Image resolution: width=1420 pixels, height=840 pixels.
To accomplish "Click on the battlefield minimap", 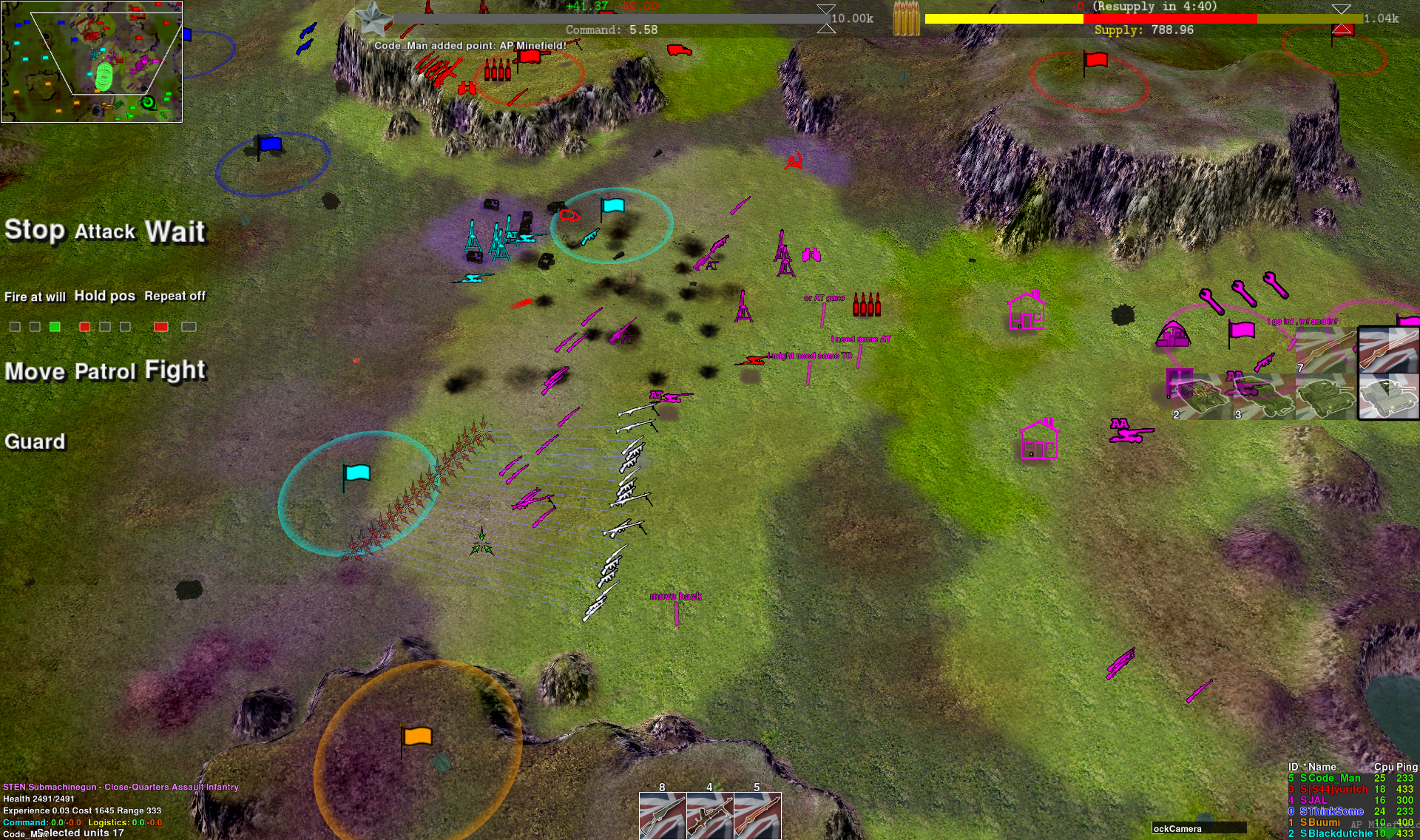I will pos(92,61).
